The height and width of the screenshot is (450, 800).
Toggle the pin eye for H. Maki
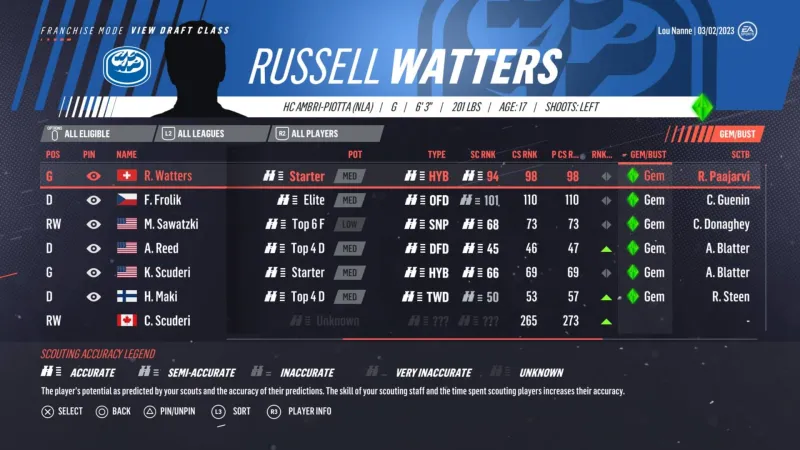pos(93,296)
